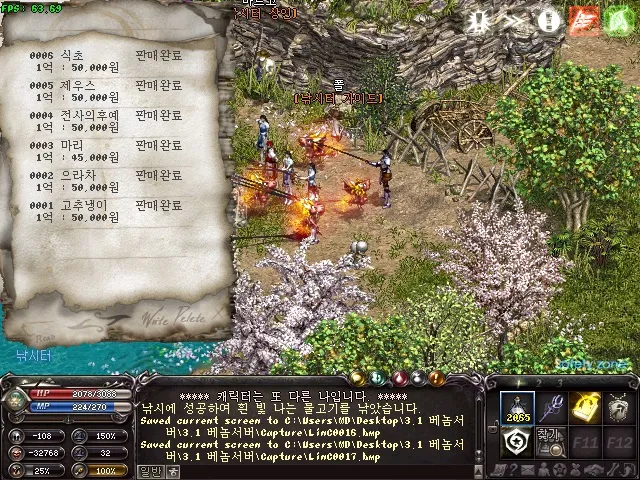Use the hotbar item showing count 2065

coord(518,407)
